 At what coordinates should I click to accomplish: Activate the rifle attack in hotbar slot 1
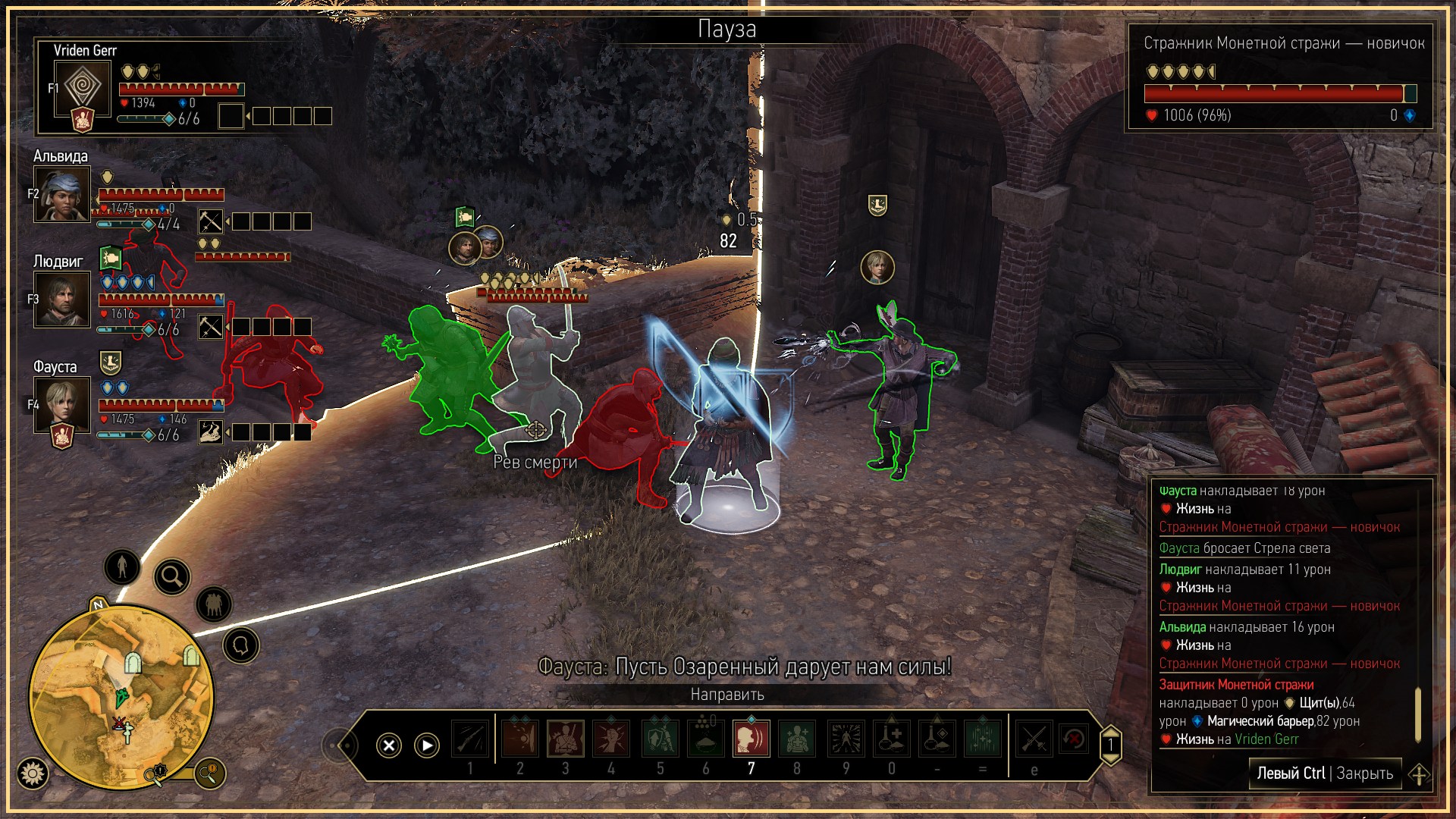tap(470, 739)
